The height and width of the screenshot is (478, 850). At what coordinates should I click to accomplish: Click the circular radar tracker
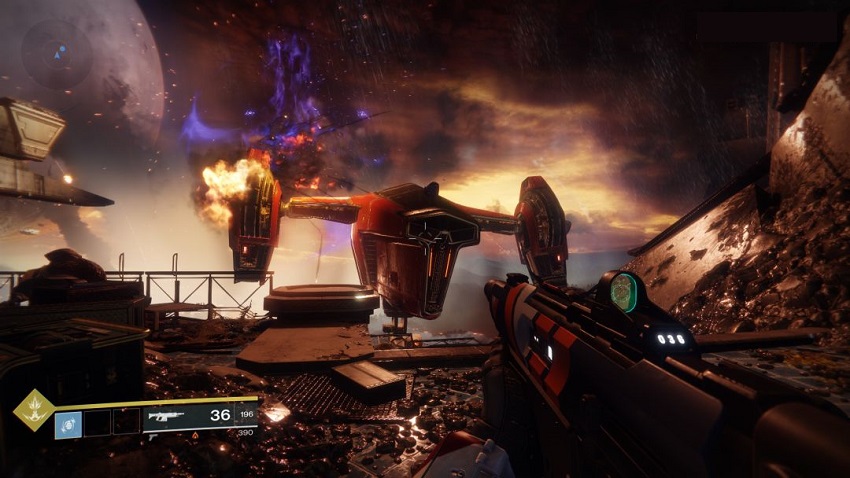(59, 52)
